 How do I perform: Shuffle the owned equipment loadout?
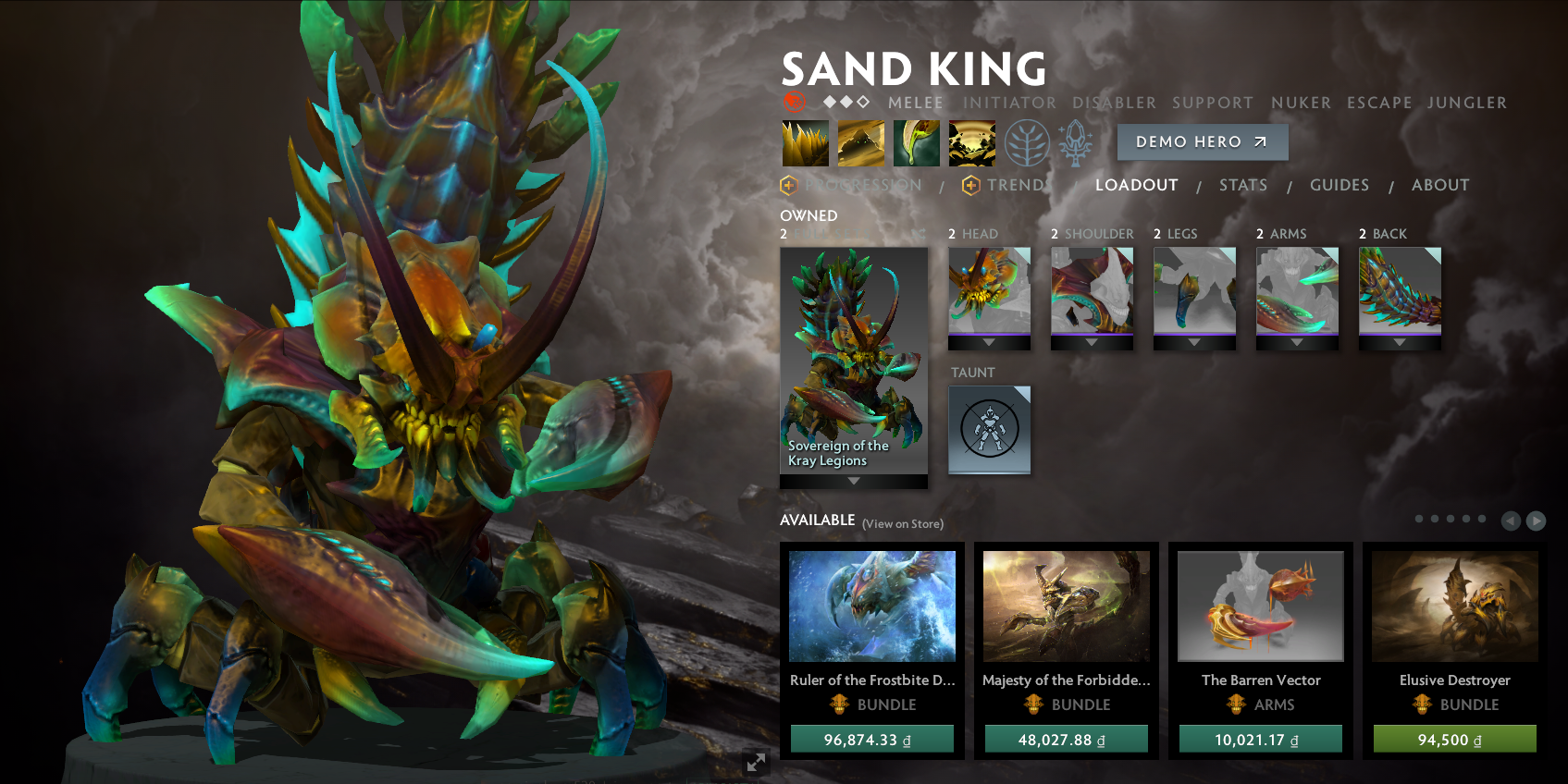[918, 234]
